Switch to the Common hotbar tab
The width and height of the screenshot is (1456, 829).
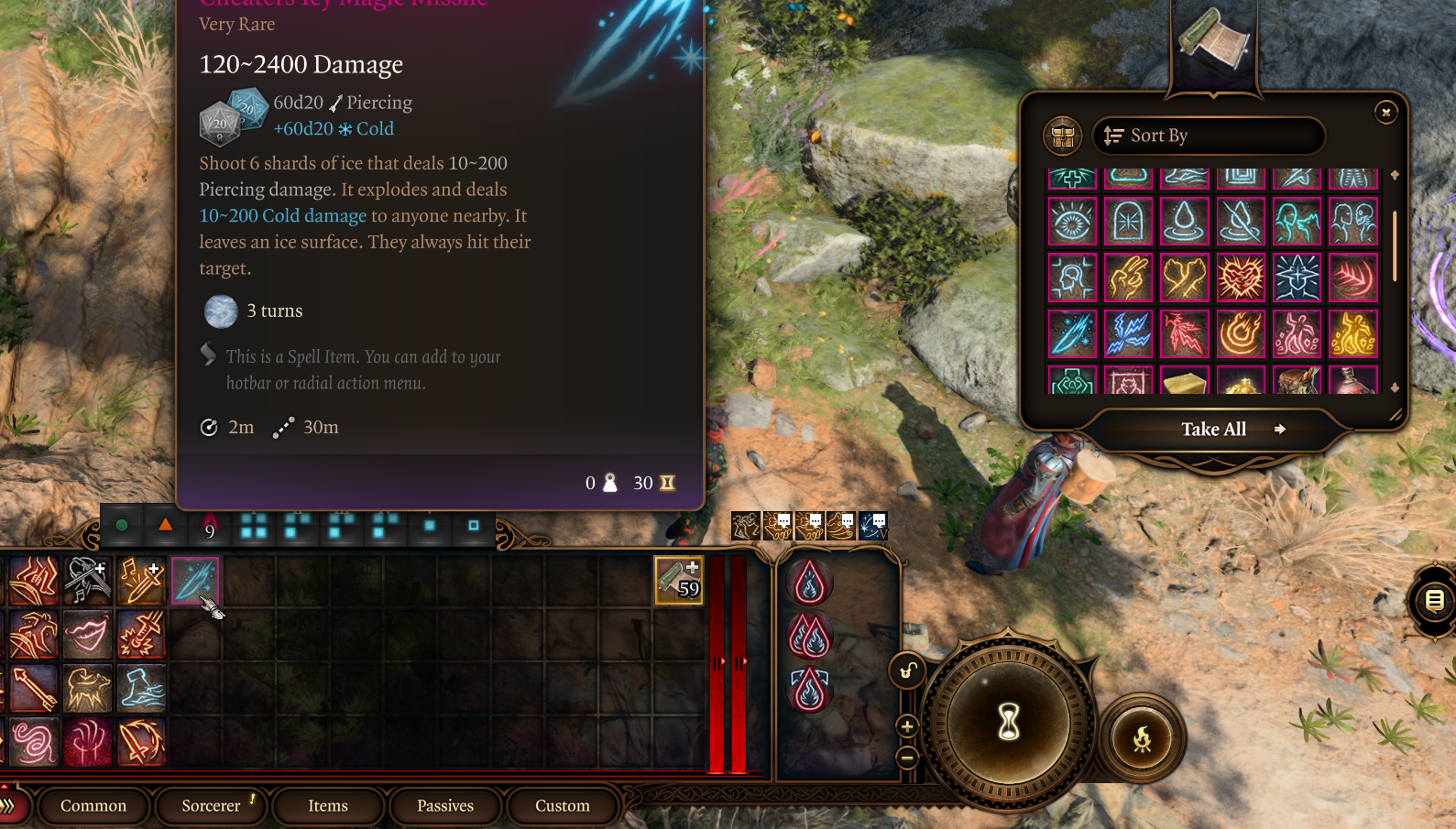click(x=93, y=805)
